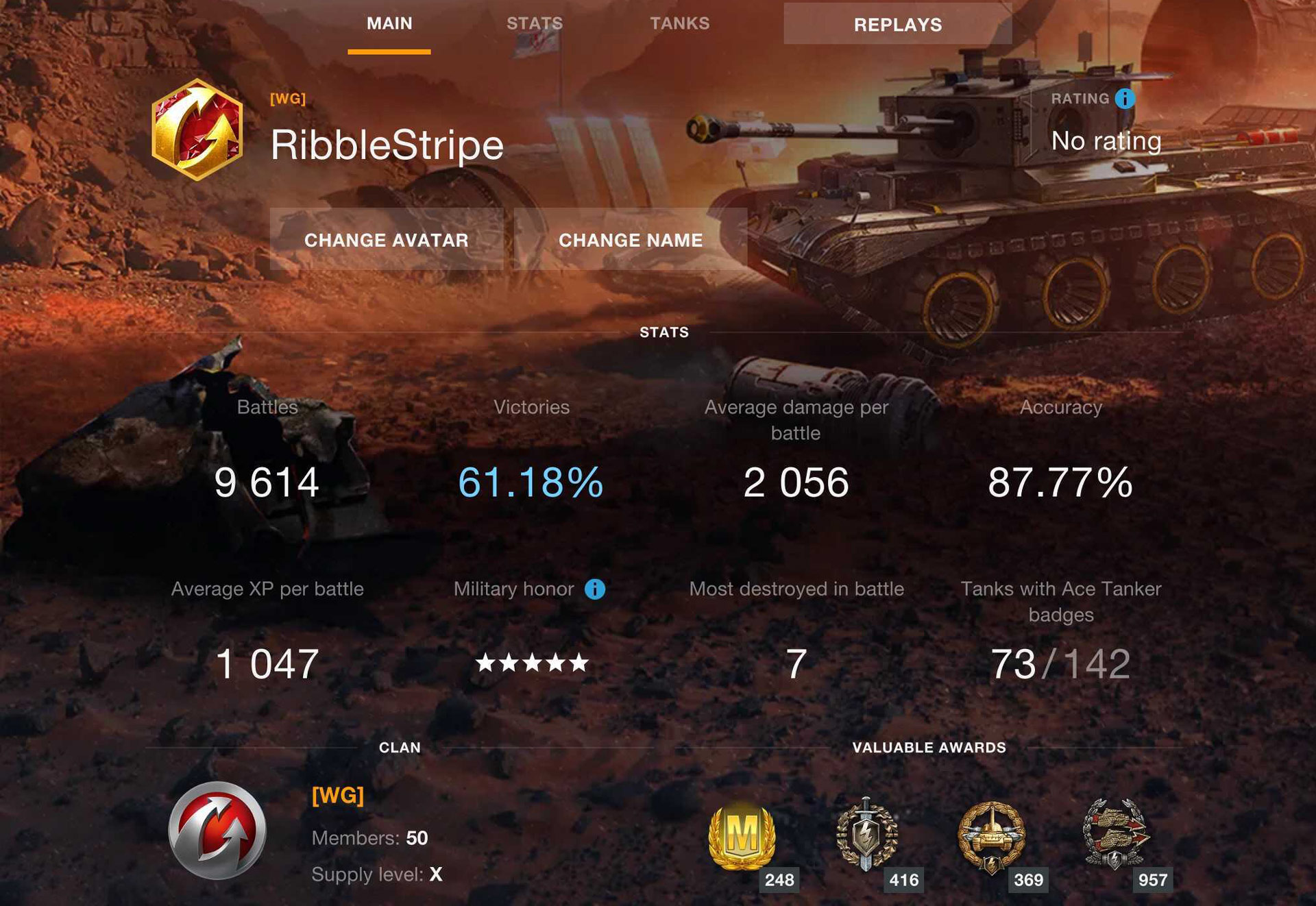Toggle the active Main section indicator
Viewport: 1316px width, 906px height.
point(389,49)
